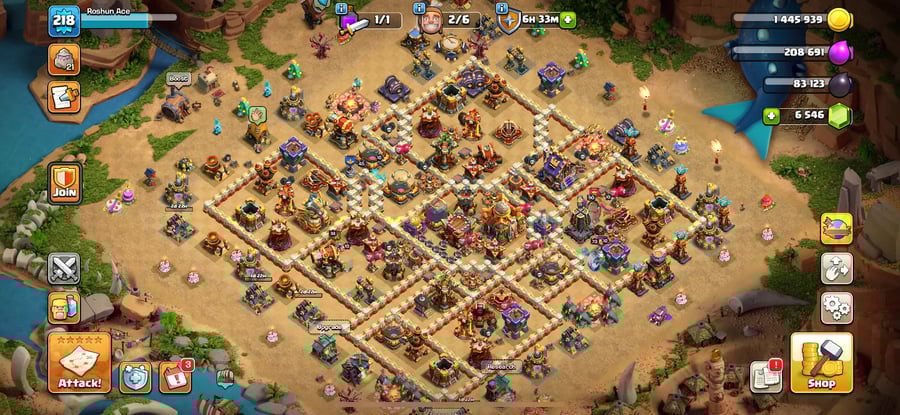The image size is (900, 415).
Task: Show info for the builders 2/6 counter
Action: [446, 19]
